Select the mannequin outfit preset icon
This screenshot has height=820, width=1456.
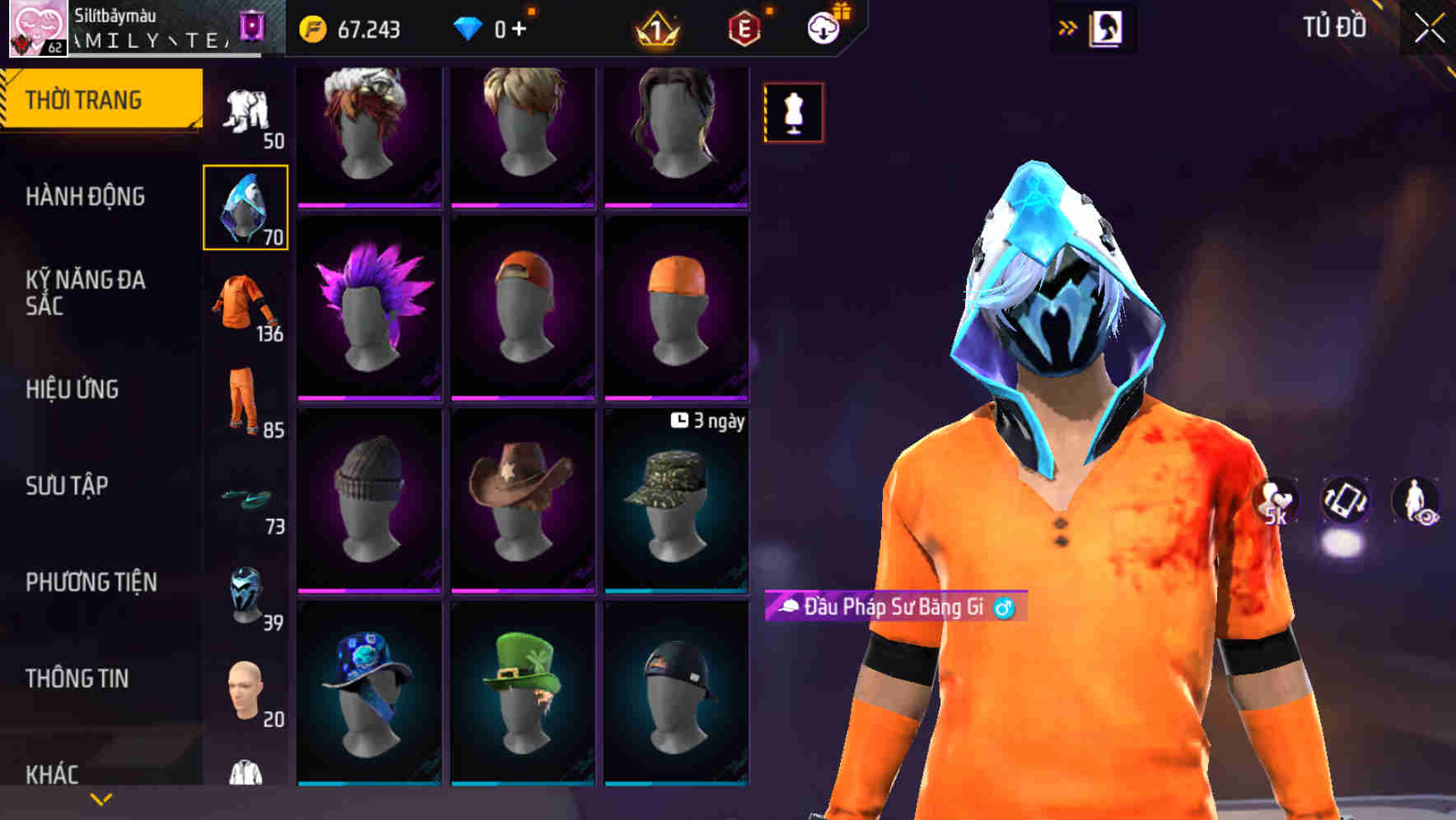click(793, 113)
